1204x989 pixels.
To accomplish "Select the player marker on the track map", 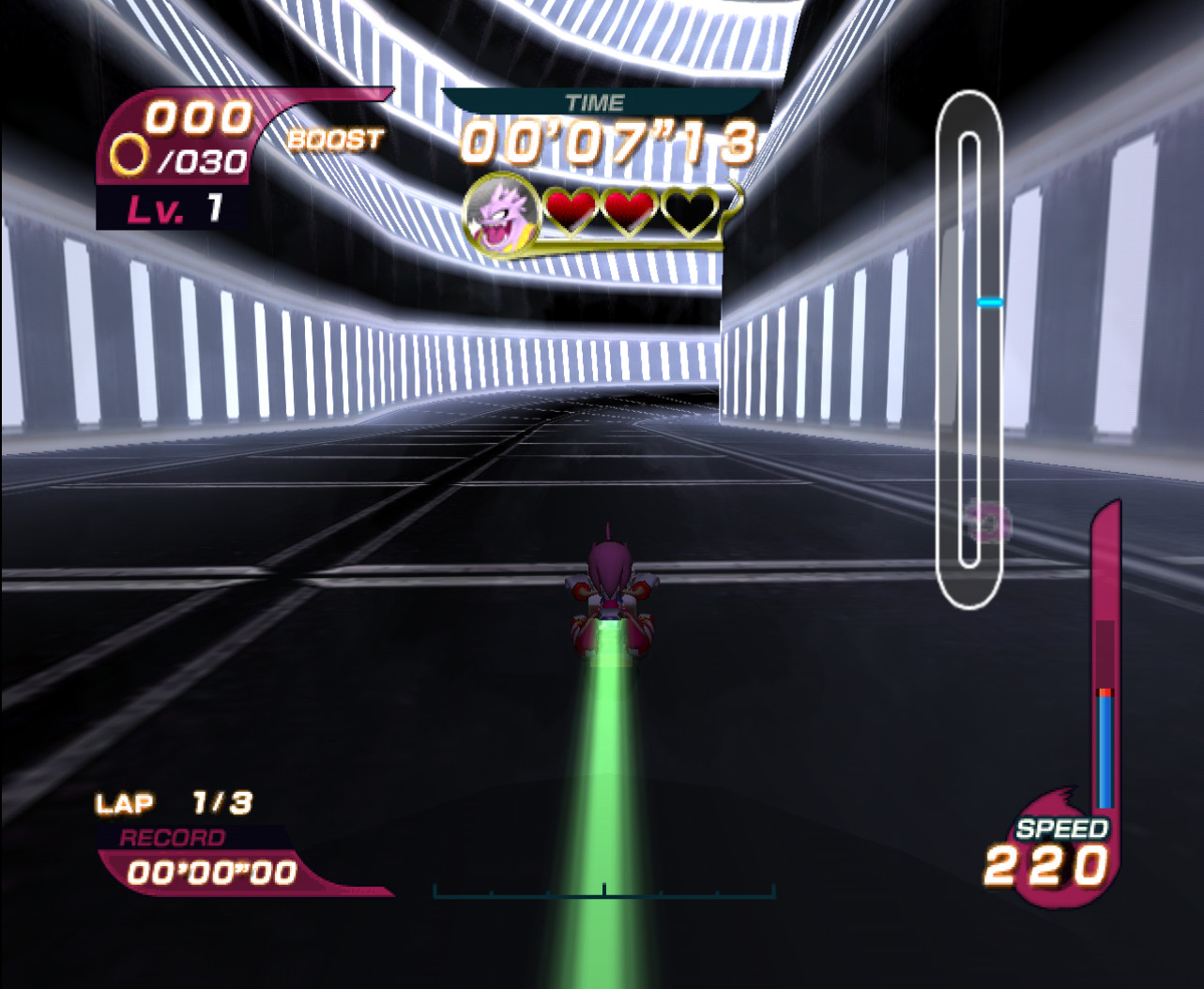I will [x=990, y=522].
